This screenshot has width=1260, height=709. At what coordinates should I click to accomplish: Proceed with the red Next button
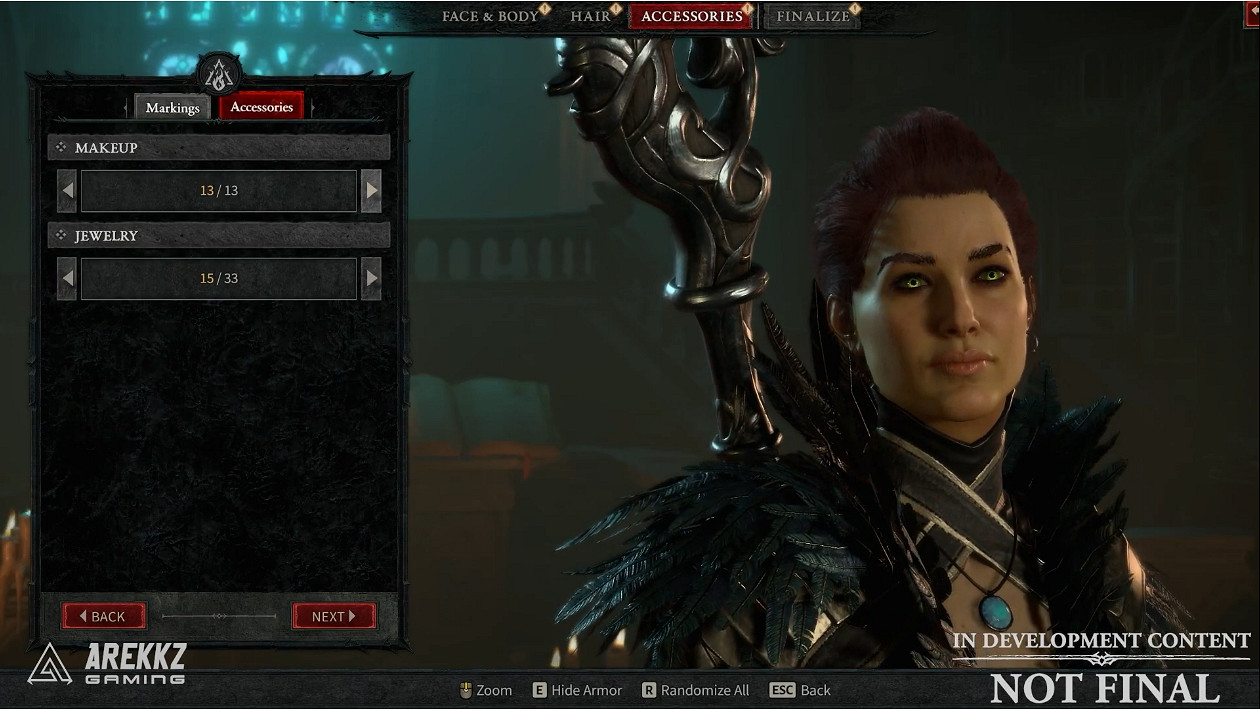[334, 616]
